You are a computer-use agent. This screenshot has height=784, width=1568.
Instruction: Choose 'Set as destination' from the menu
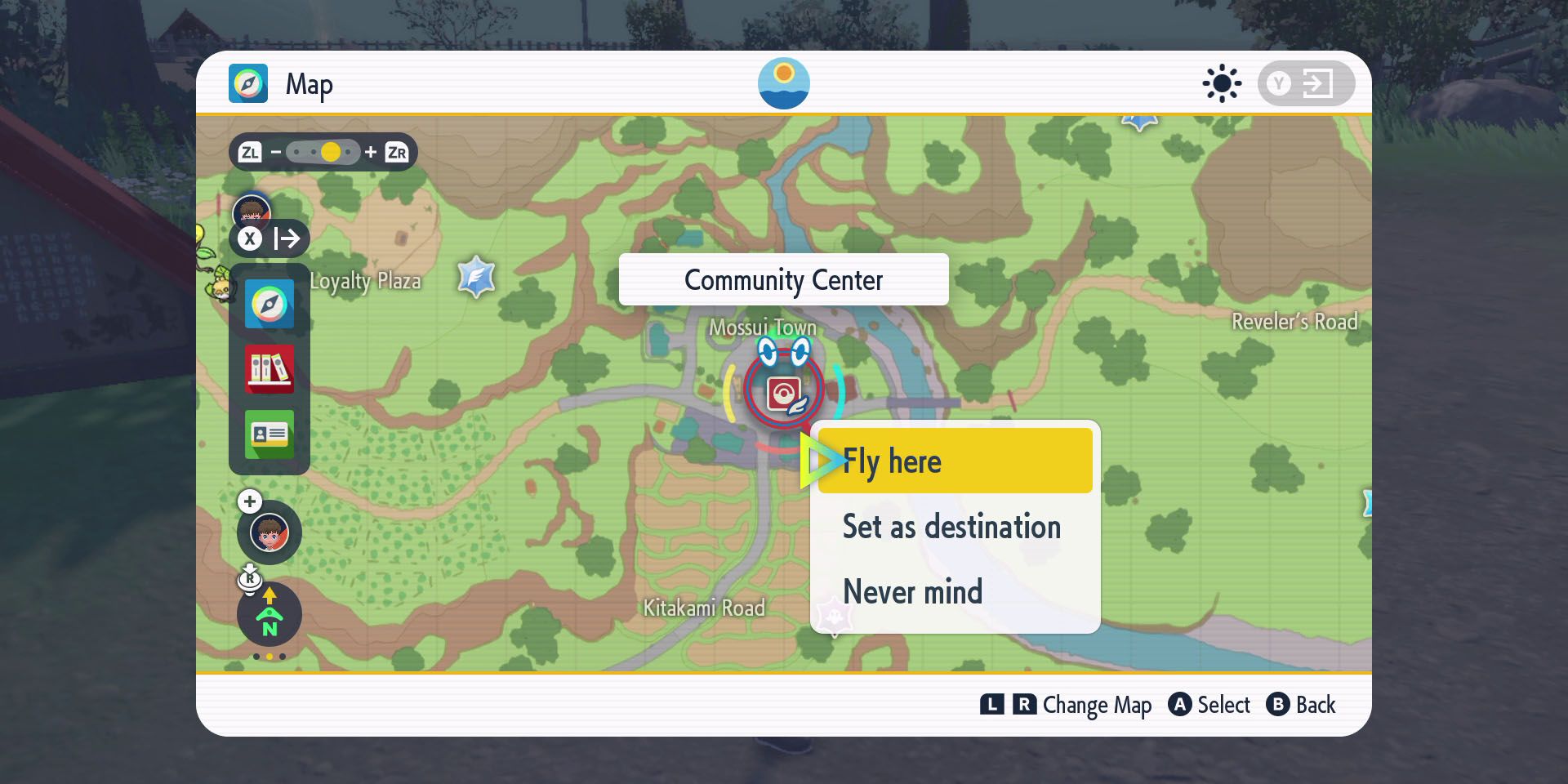tap(952, 527)
